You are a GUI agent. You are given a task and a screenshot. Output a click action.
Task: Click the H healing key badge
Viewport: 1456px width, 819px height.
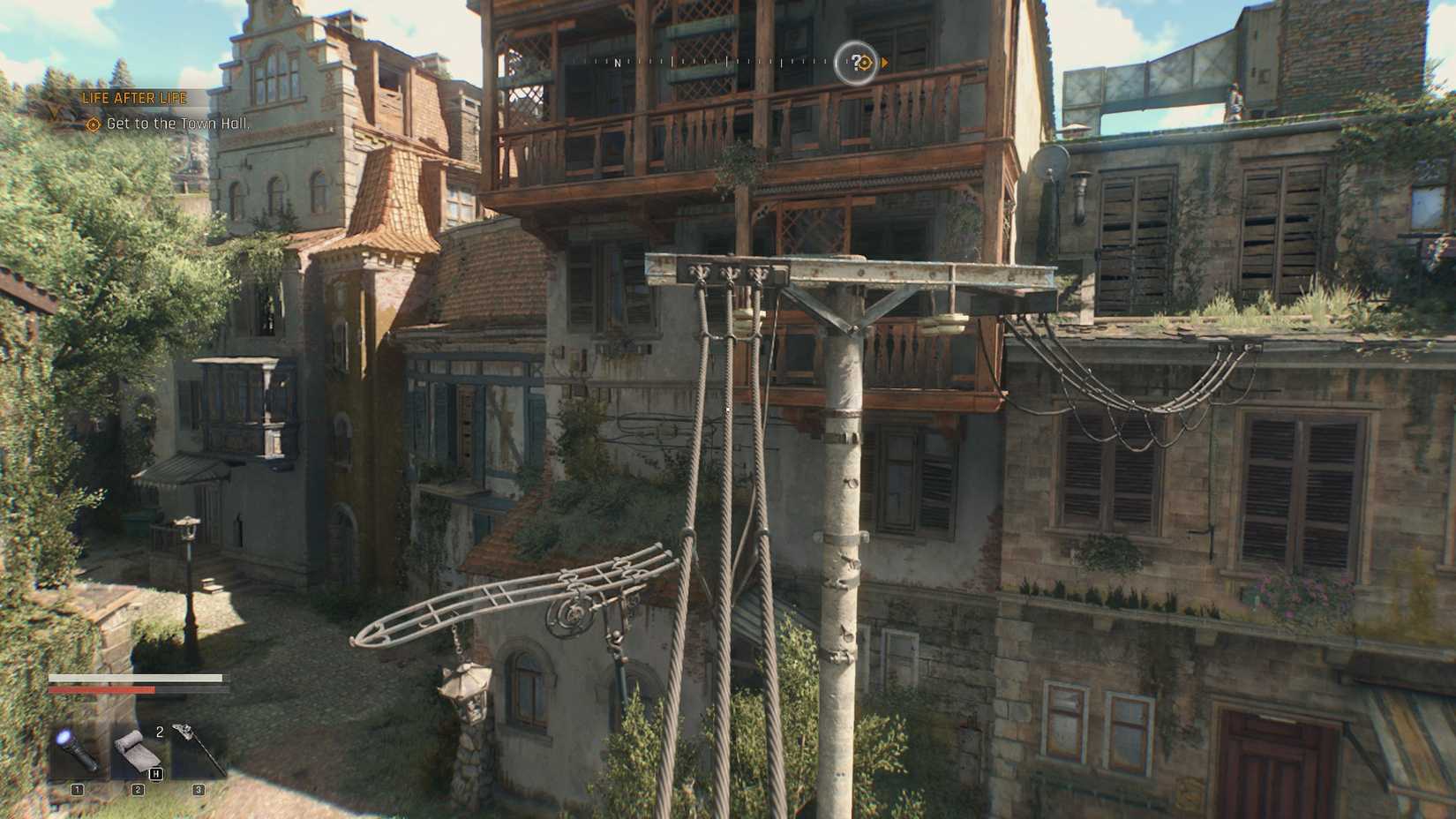click(156, 774)
